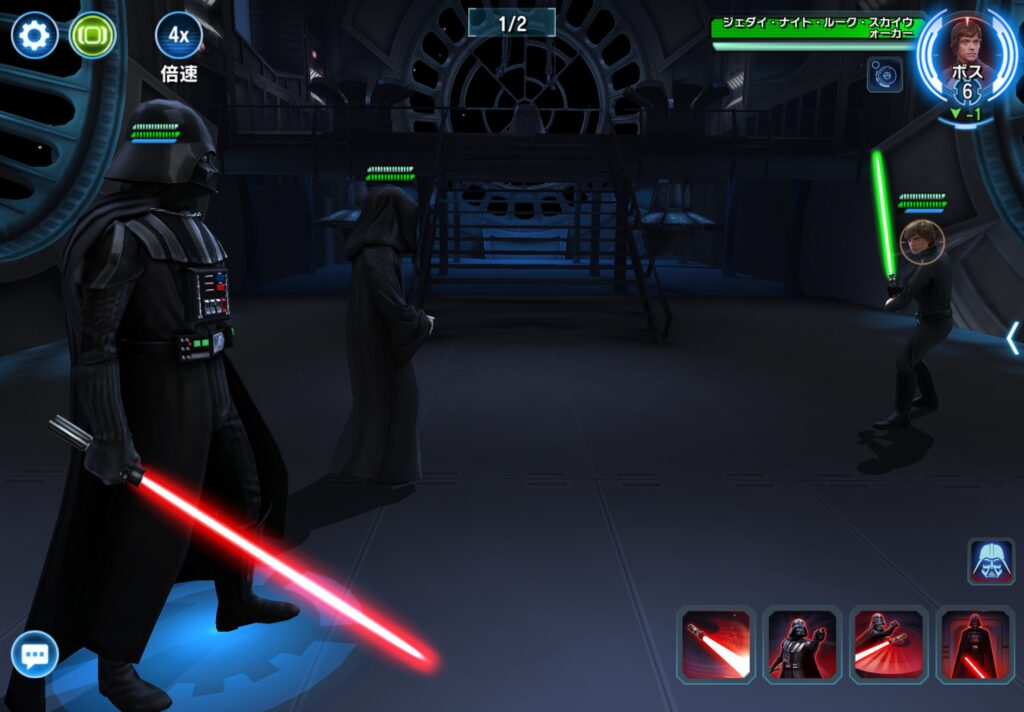
Task: Open the chat speech bubble
Action: (x=35, y=656)
